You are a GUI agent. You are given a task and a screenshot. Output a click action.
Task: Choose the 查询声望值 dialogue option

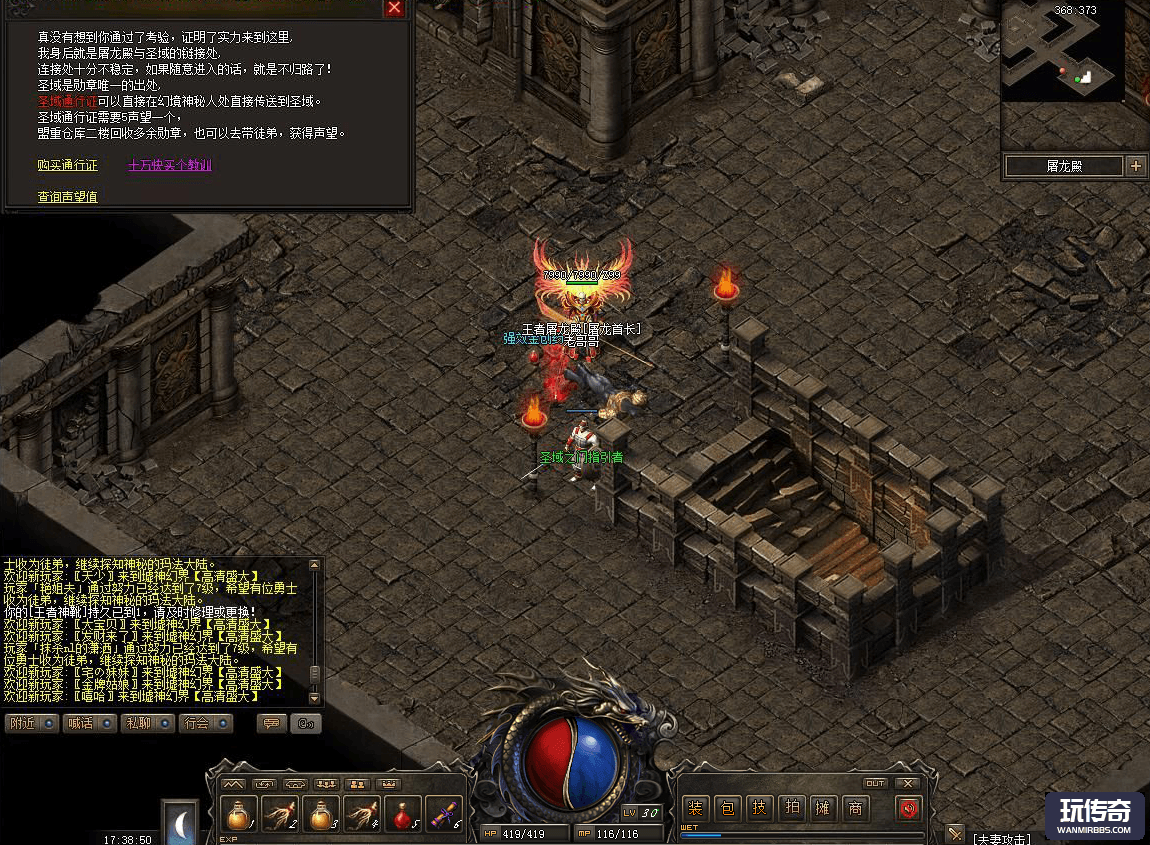click(67, 197)
